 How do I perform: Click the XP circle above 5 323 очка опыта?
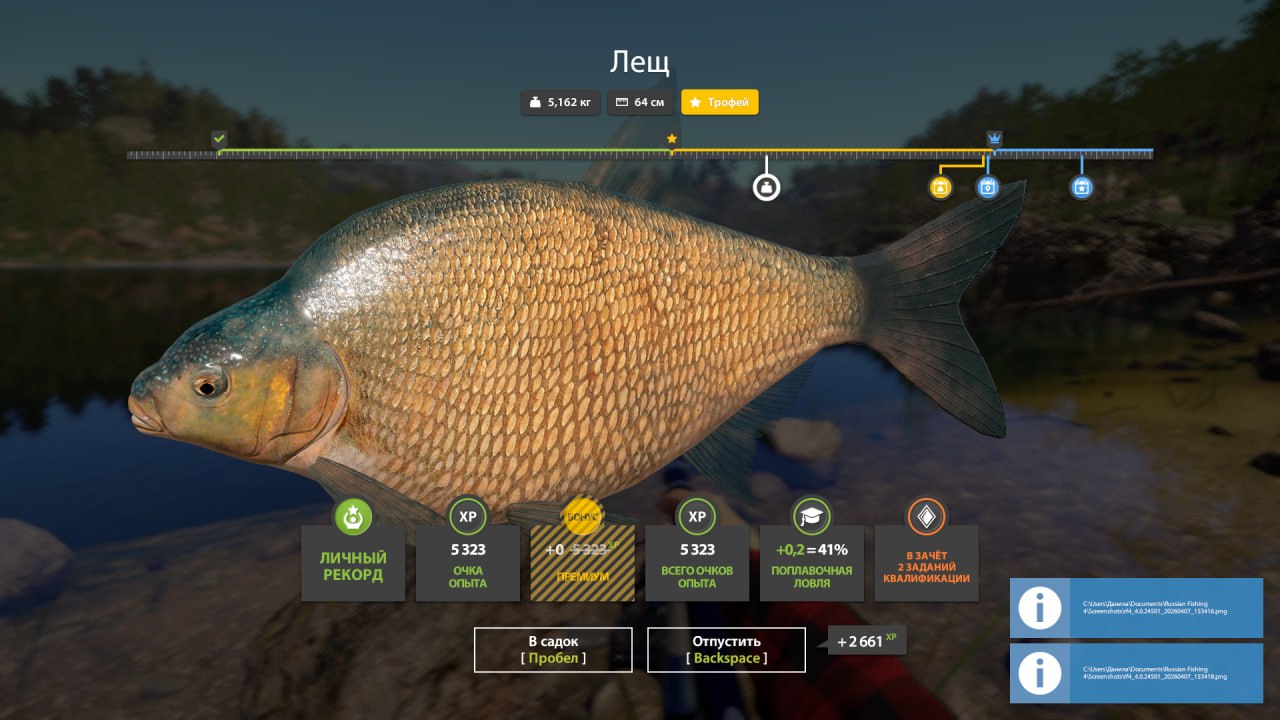click(468, 518)
